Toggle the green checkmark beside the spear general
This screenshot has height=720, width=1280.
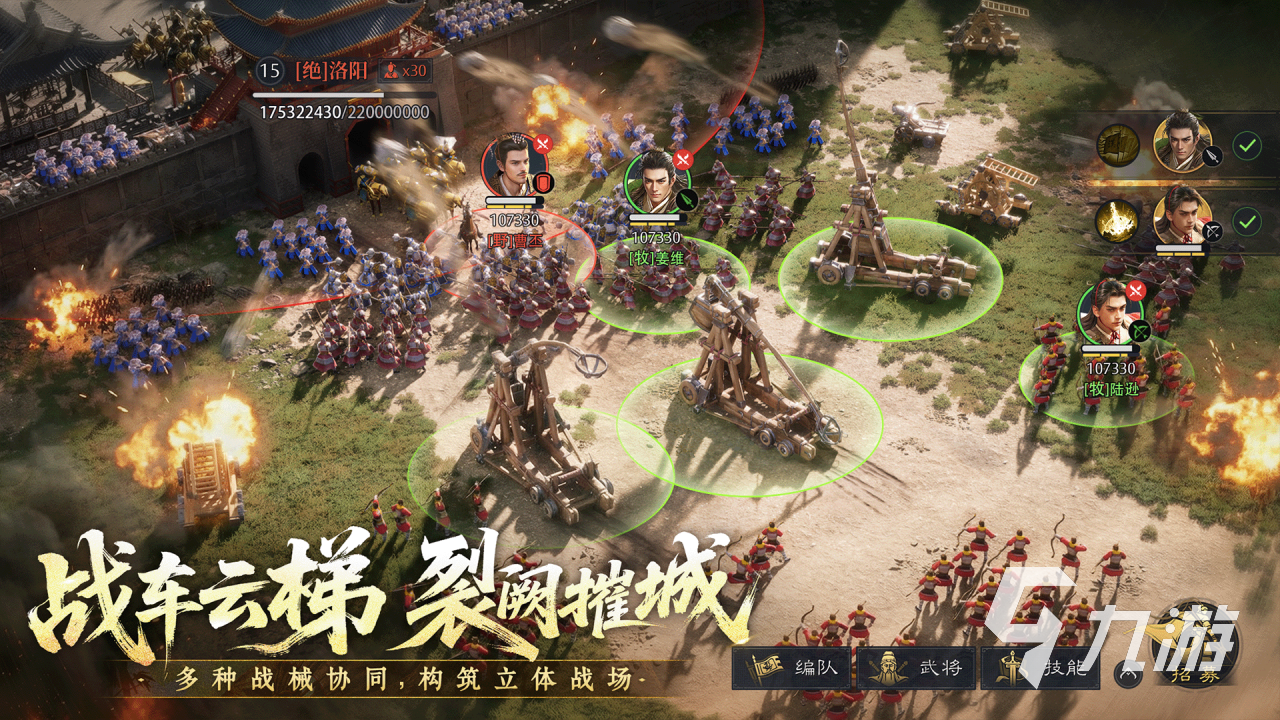pos(1246,146)
